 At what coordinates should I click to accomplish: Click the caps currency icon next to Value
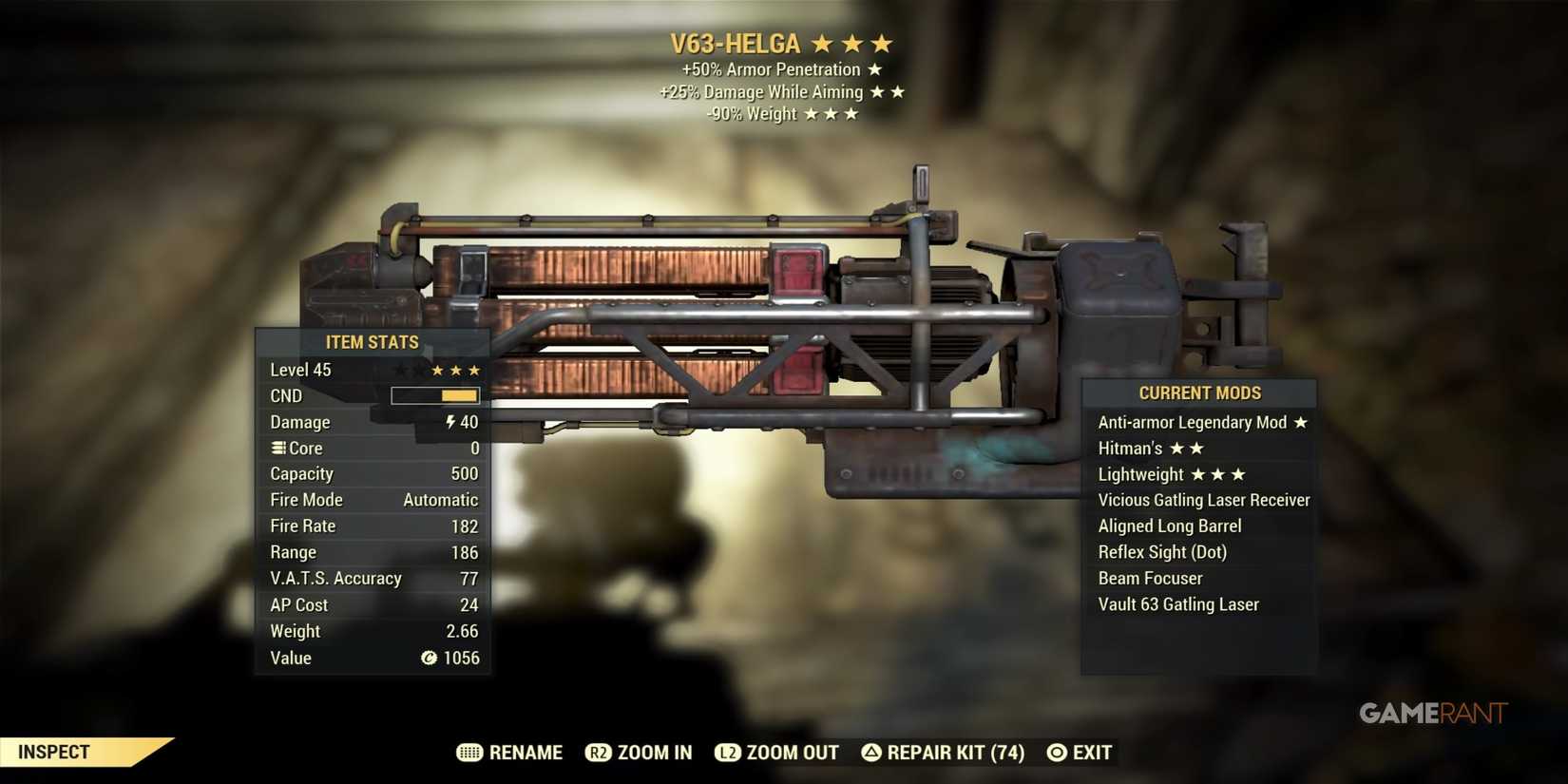(430, 658)
